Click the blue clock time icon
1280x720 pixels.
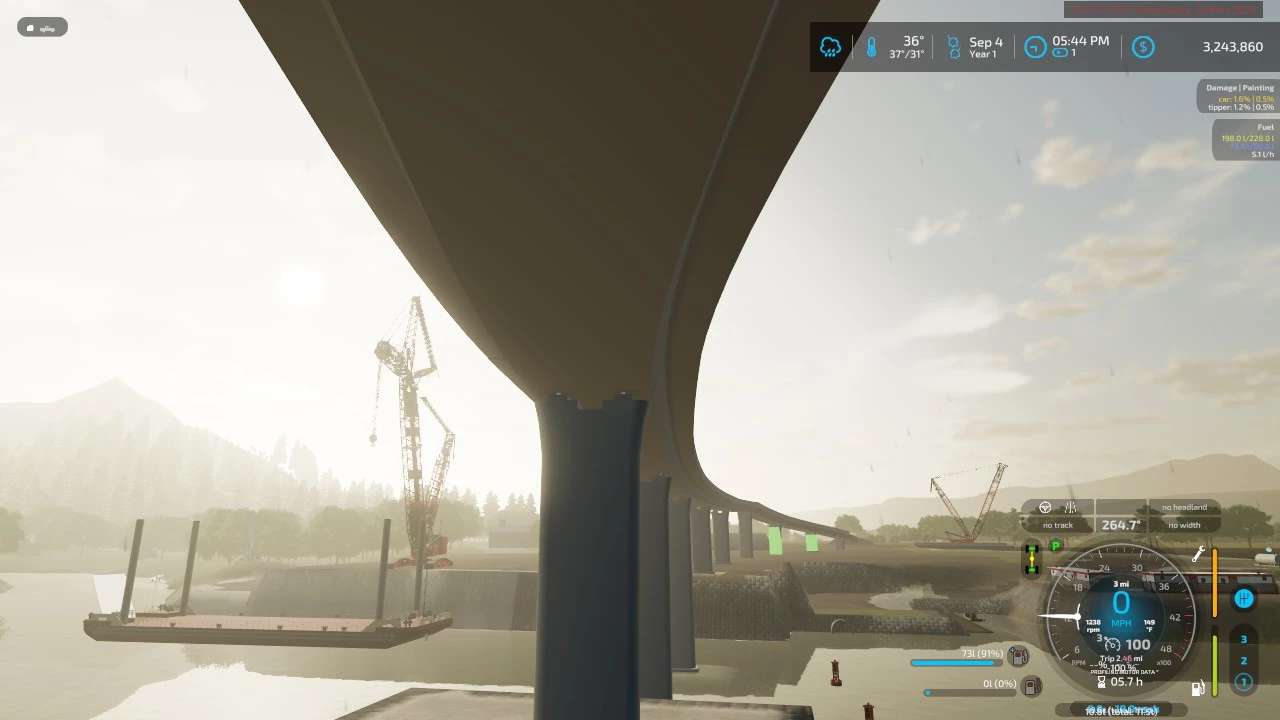1036,47
